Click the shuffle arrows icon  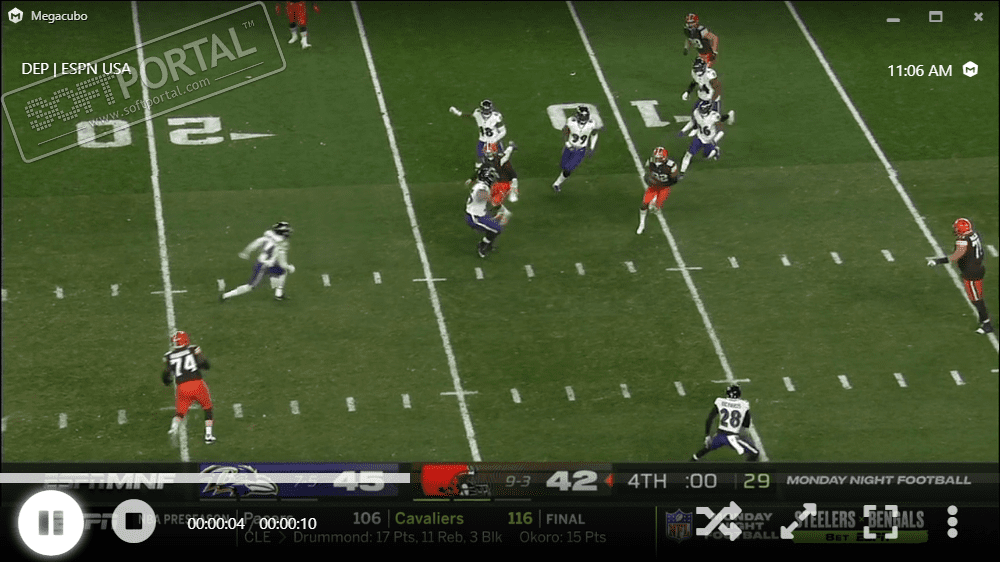(x=718, y=521)
